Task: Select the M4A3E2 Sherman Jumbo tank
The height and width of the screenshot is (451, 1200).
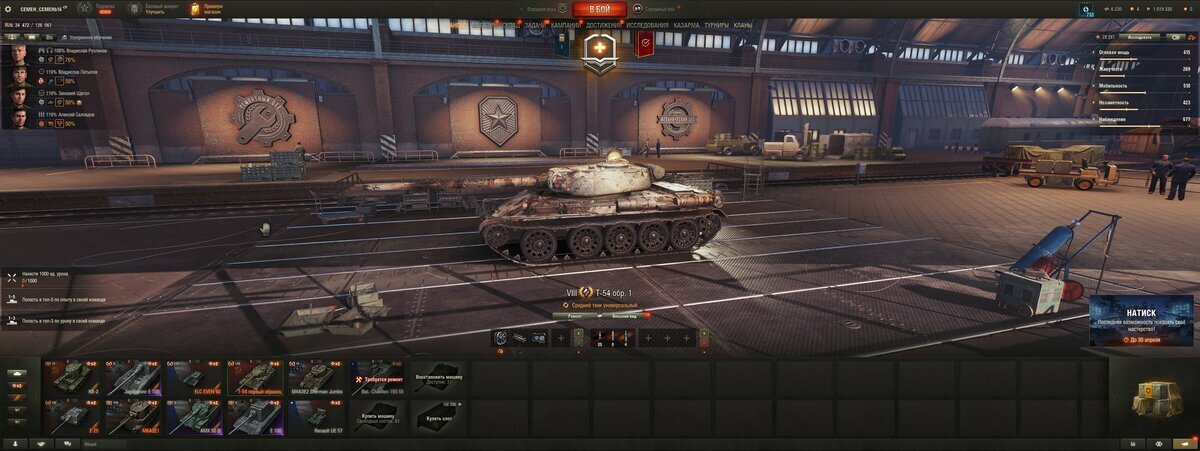Action: 317,377
